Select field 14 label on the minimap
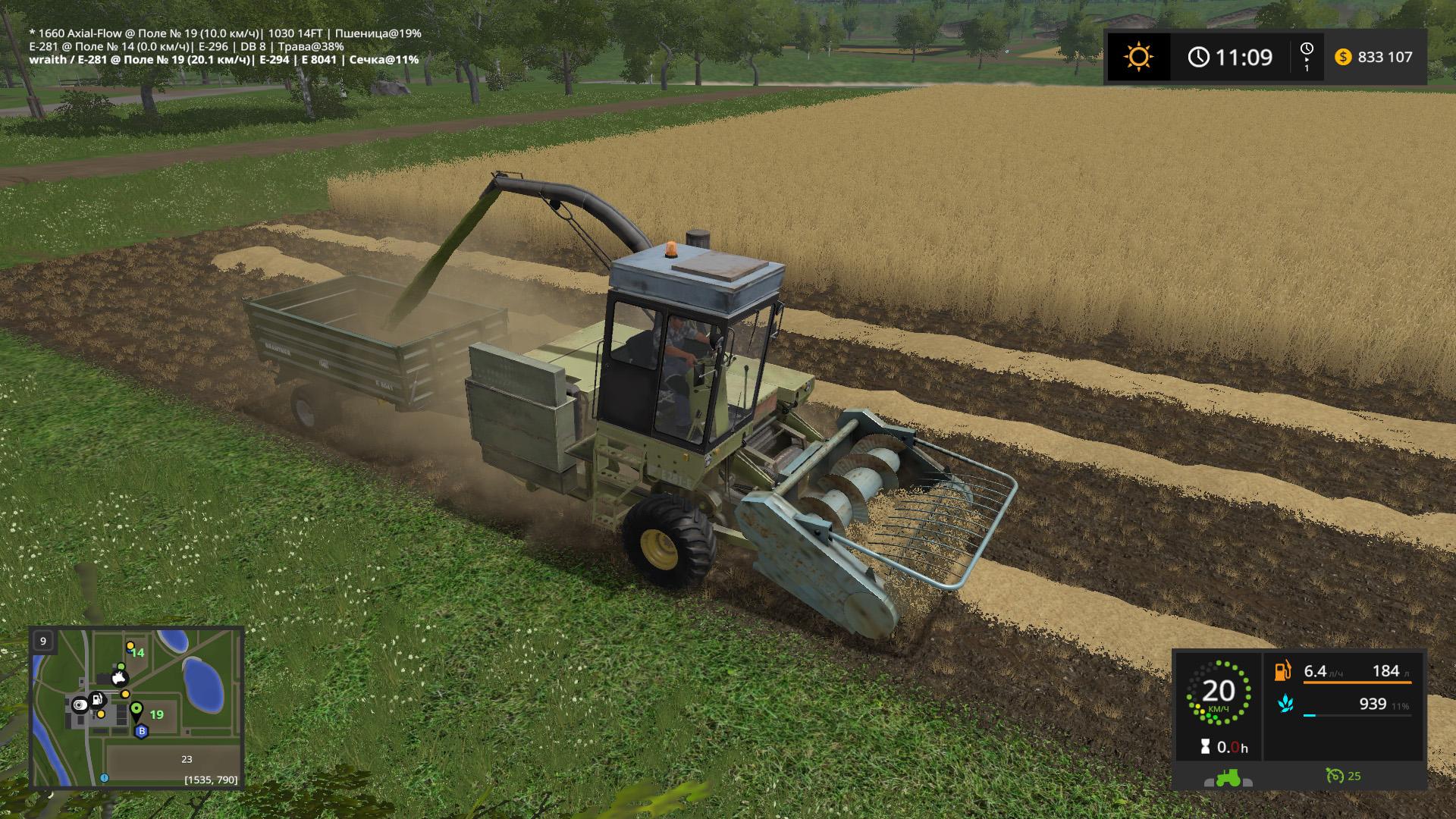 point(137,652)
